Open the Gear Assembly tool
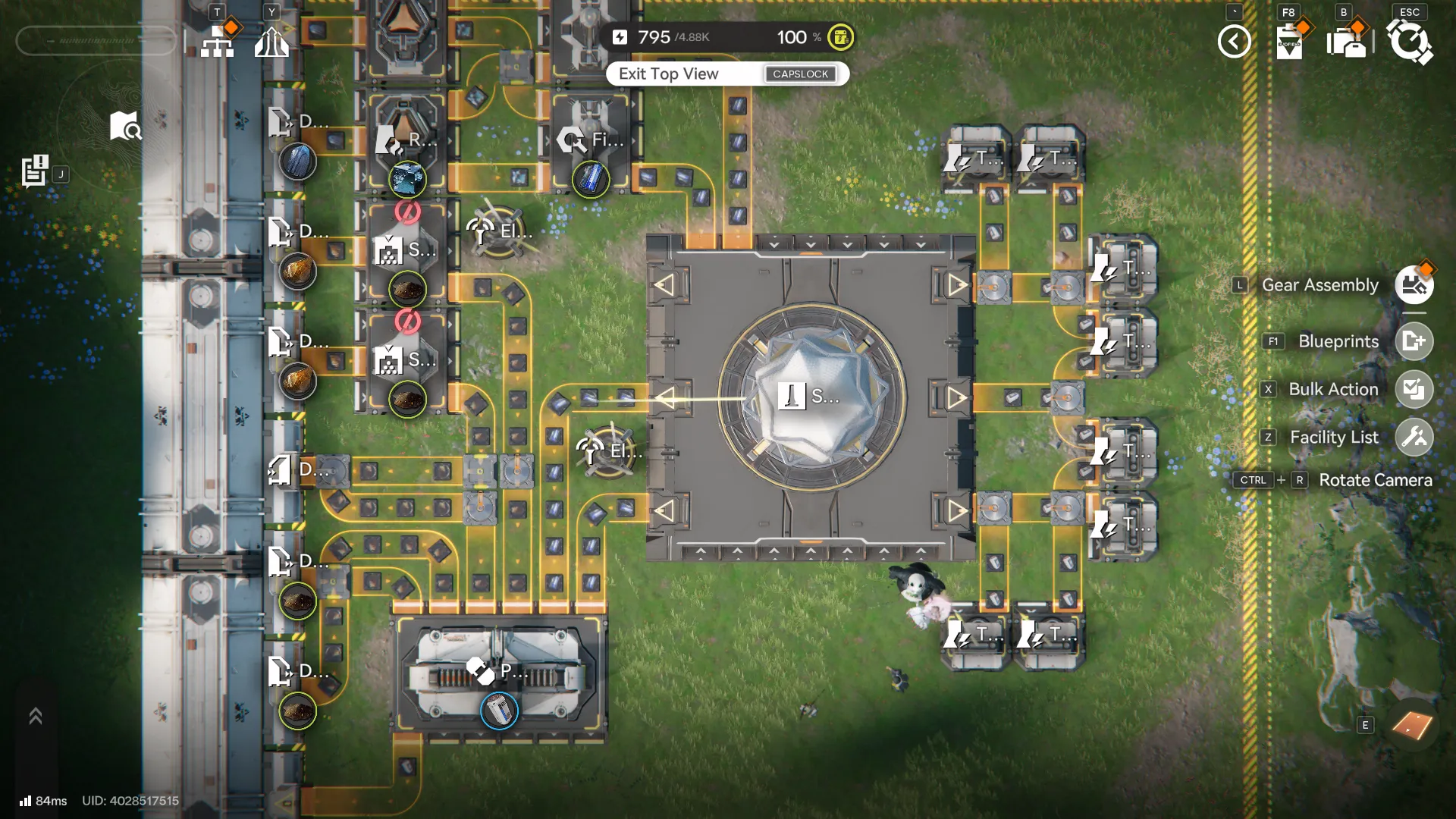Screen dimensions: 1456x819 [1414, 285]
